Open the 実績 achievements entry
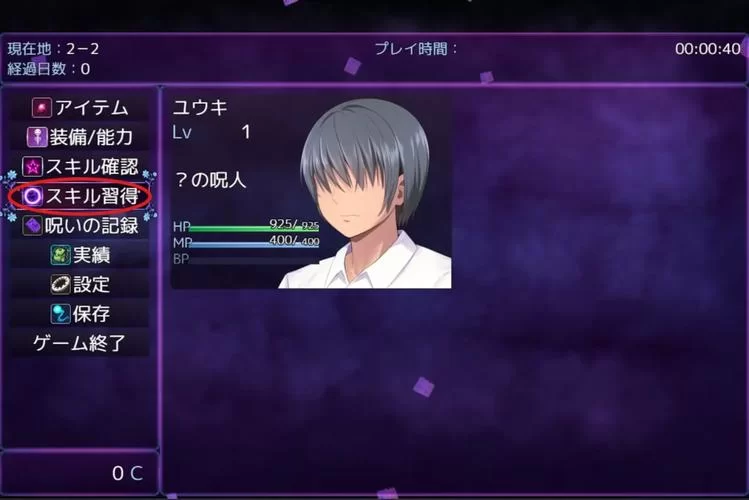Image resolution: width=749 pixels, height=500 pixels. (x=80, y=255)
